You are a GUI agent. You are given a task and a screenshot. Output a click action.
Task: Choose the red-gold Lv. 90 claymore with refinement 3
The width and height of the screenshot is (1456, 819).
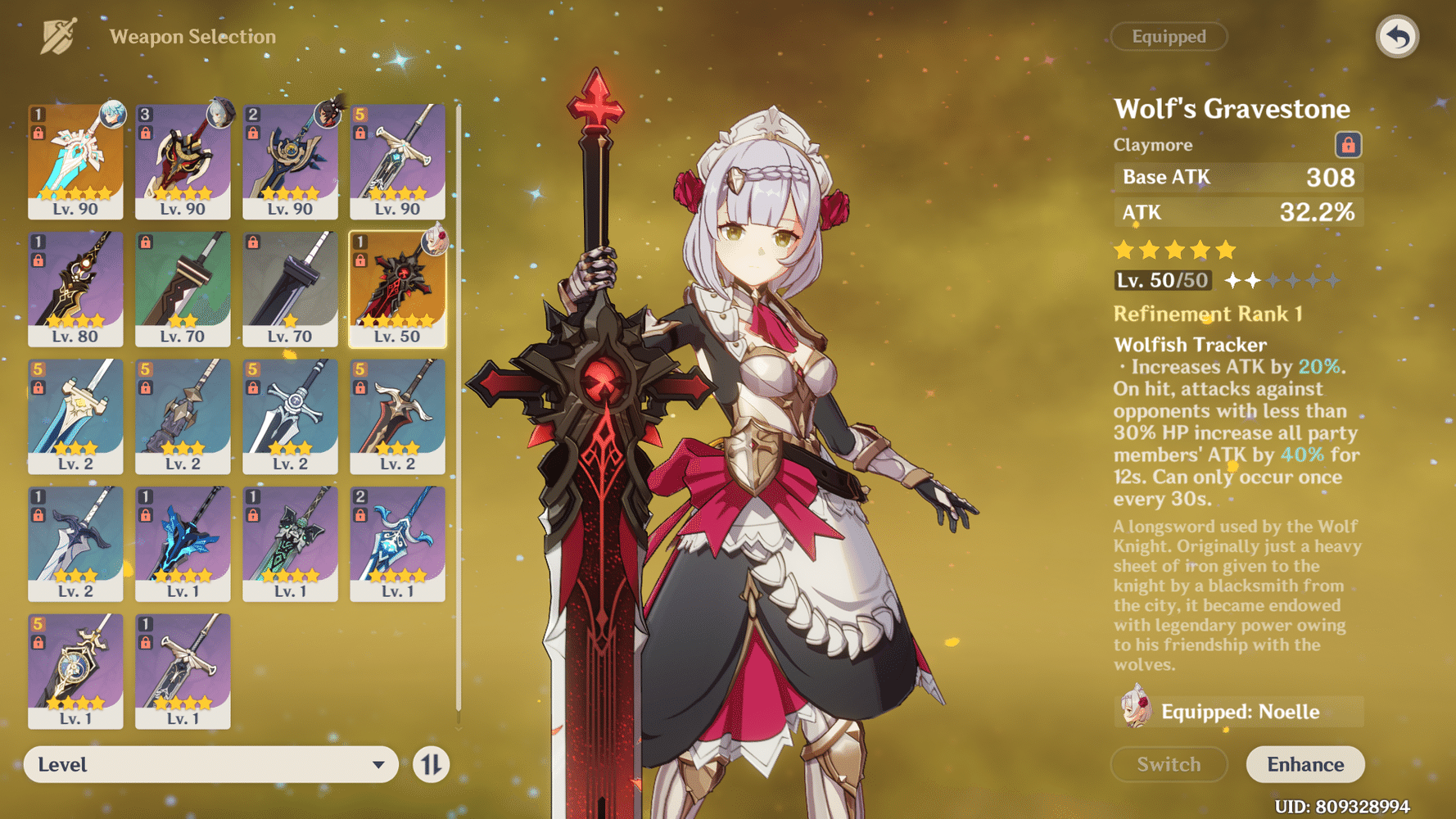(183, 161)
